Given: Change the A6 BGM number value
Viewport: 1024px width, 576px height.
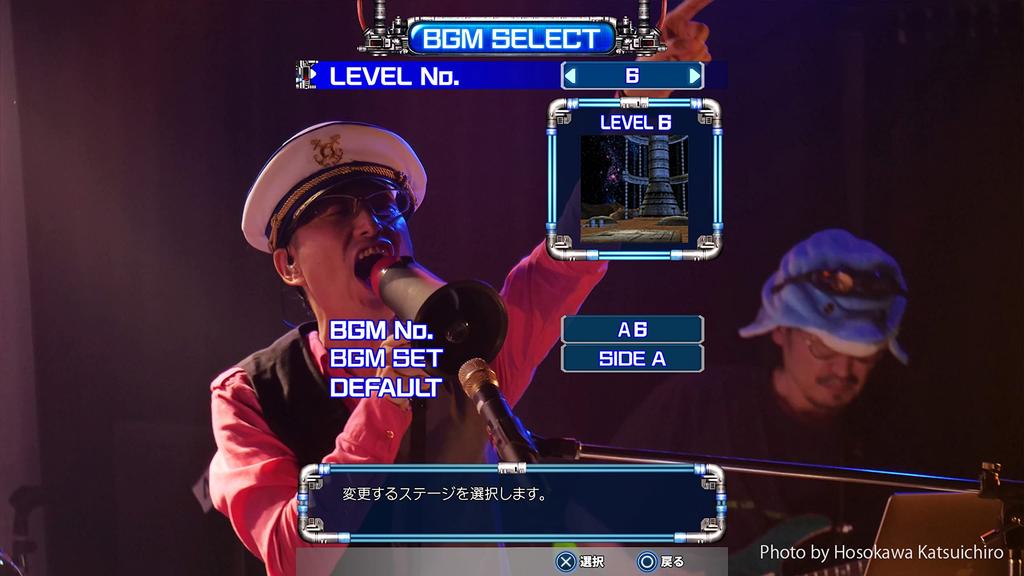Looking at the screenshot, I should [x=632, y=329].
